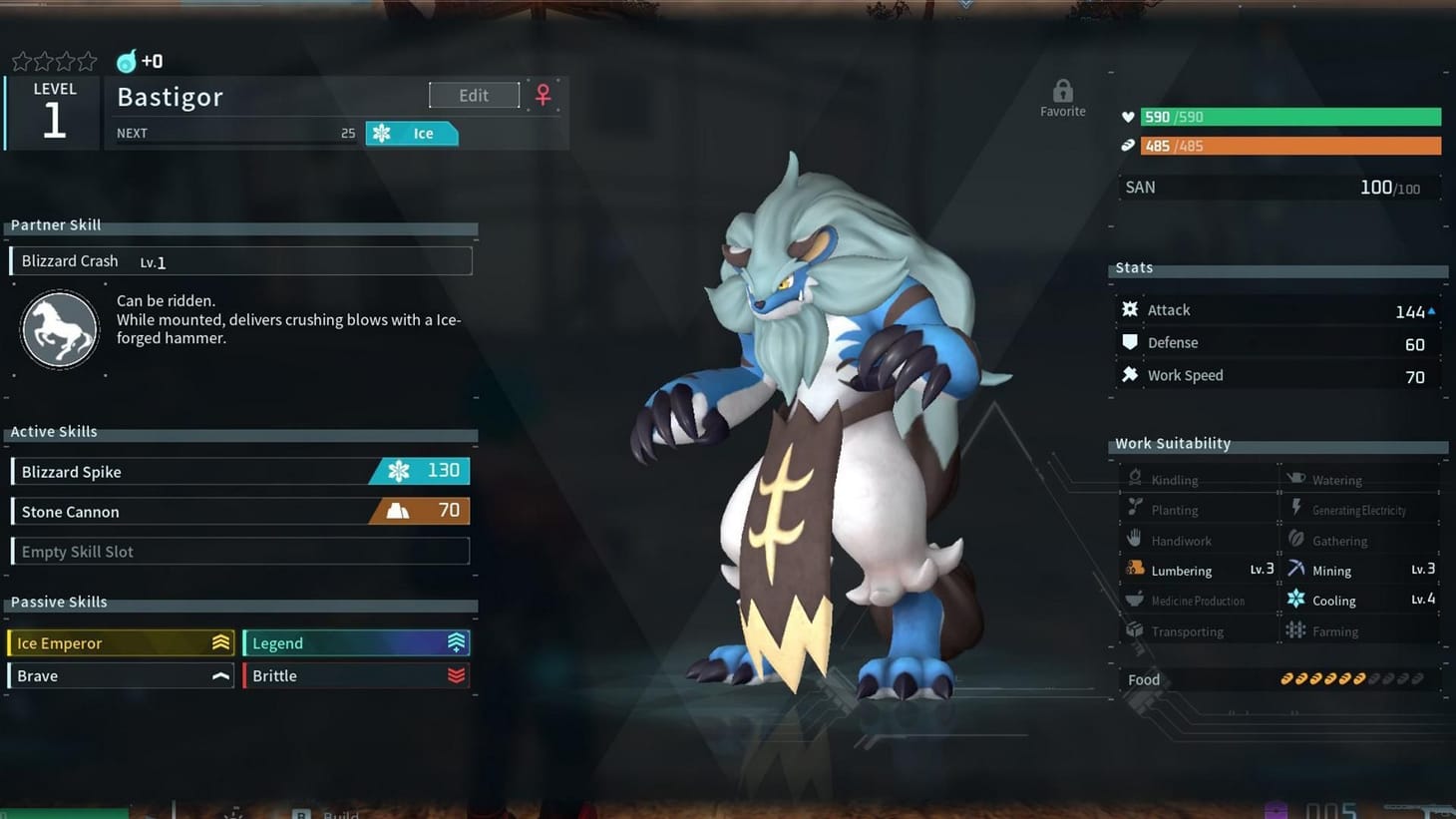This screenshot has width=1456, height=819.
Task: Select the Legend passive skill
Action: [x=356, y=643]
